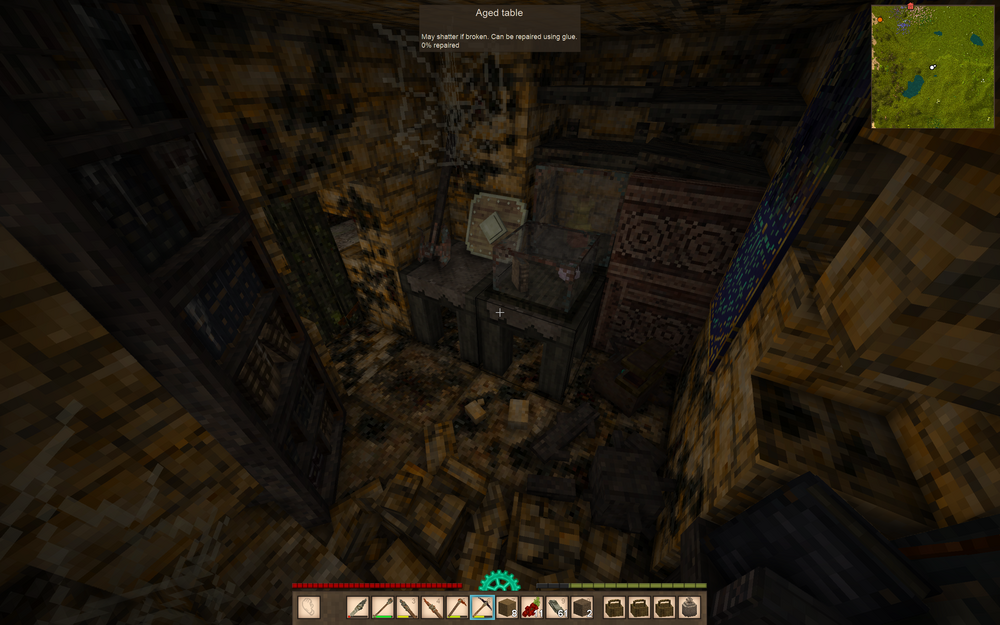Pick the hotbar stack of 61 items
The height and width of the screenshot is (625, 1000).
[x=557, y=607]
